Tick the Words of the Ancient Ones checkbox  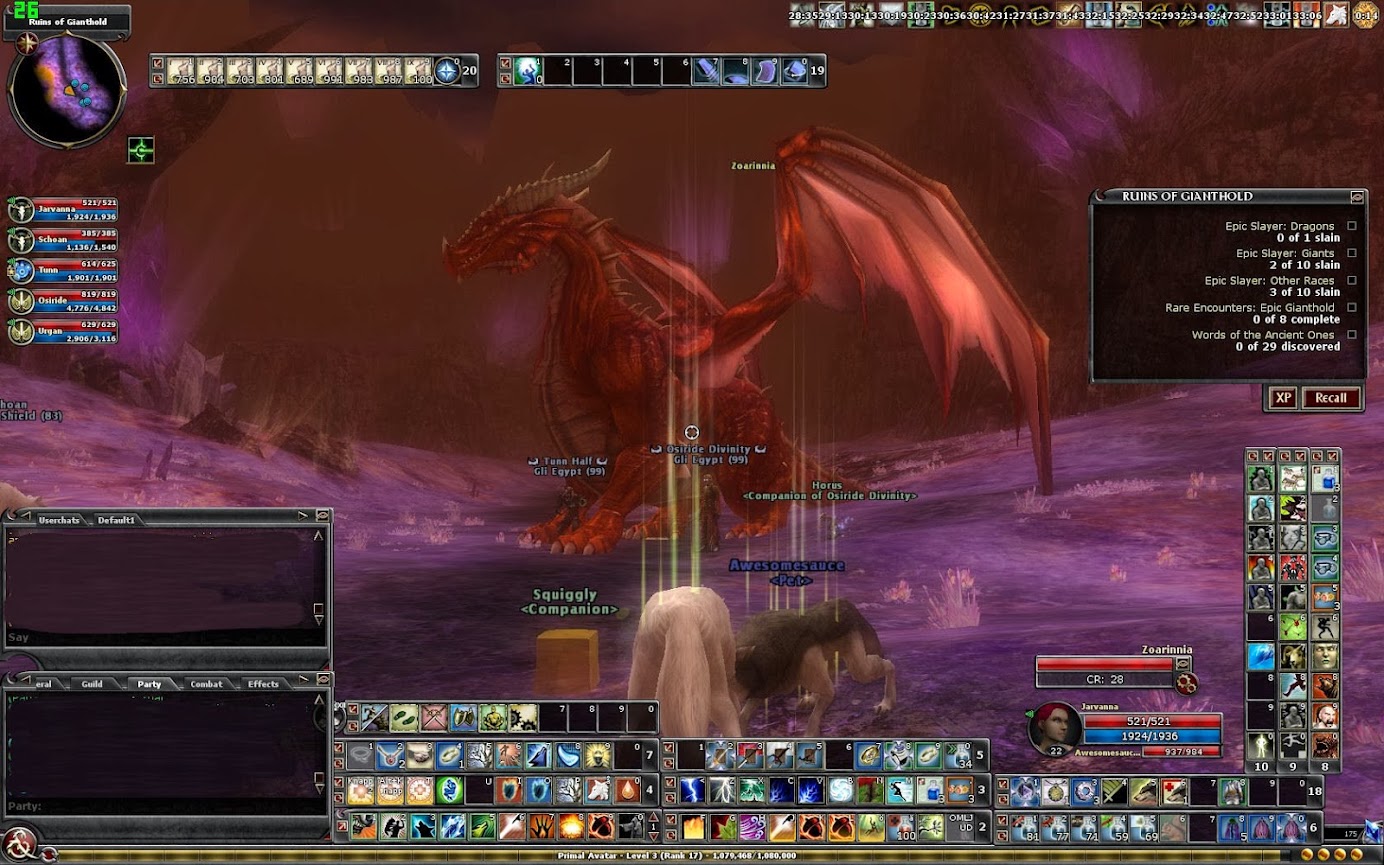coord(1352,335)
